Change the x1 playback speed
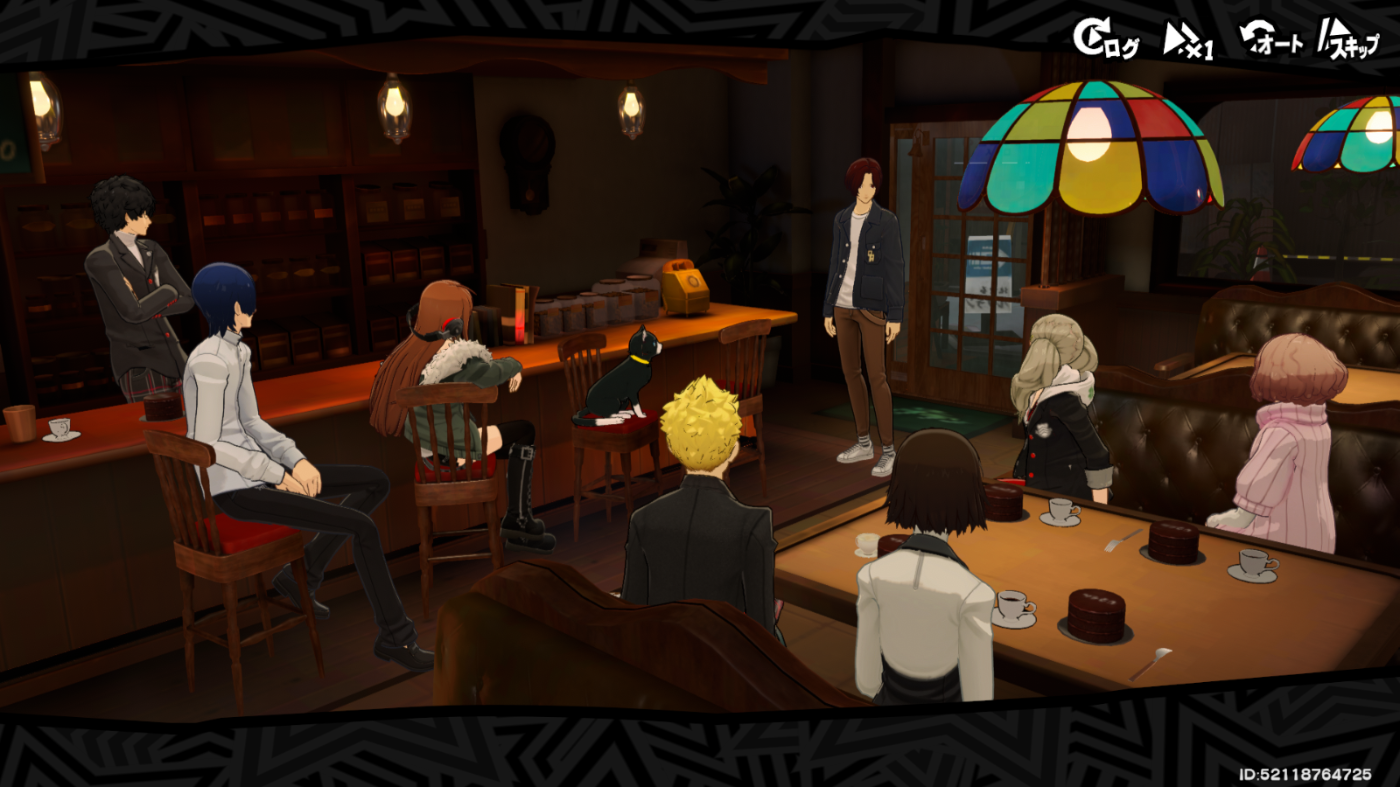 pos(1188,41)
